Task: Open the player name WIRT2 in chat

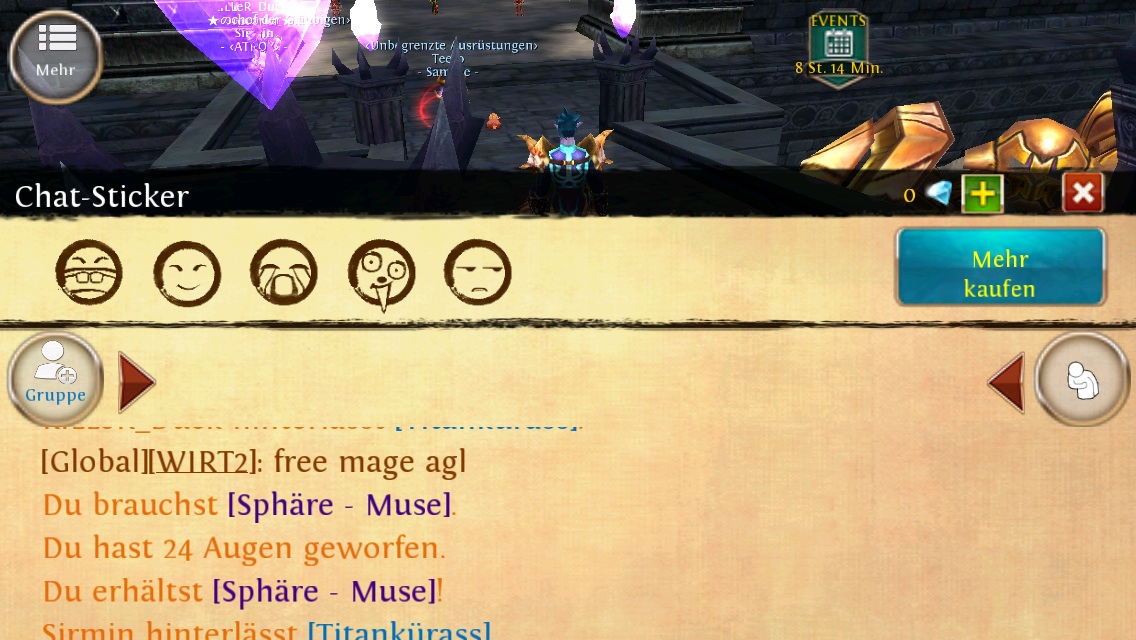Action: click(201, 462)
